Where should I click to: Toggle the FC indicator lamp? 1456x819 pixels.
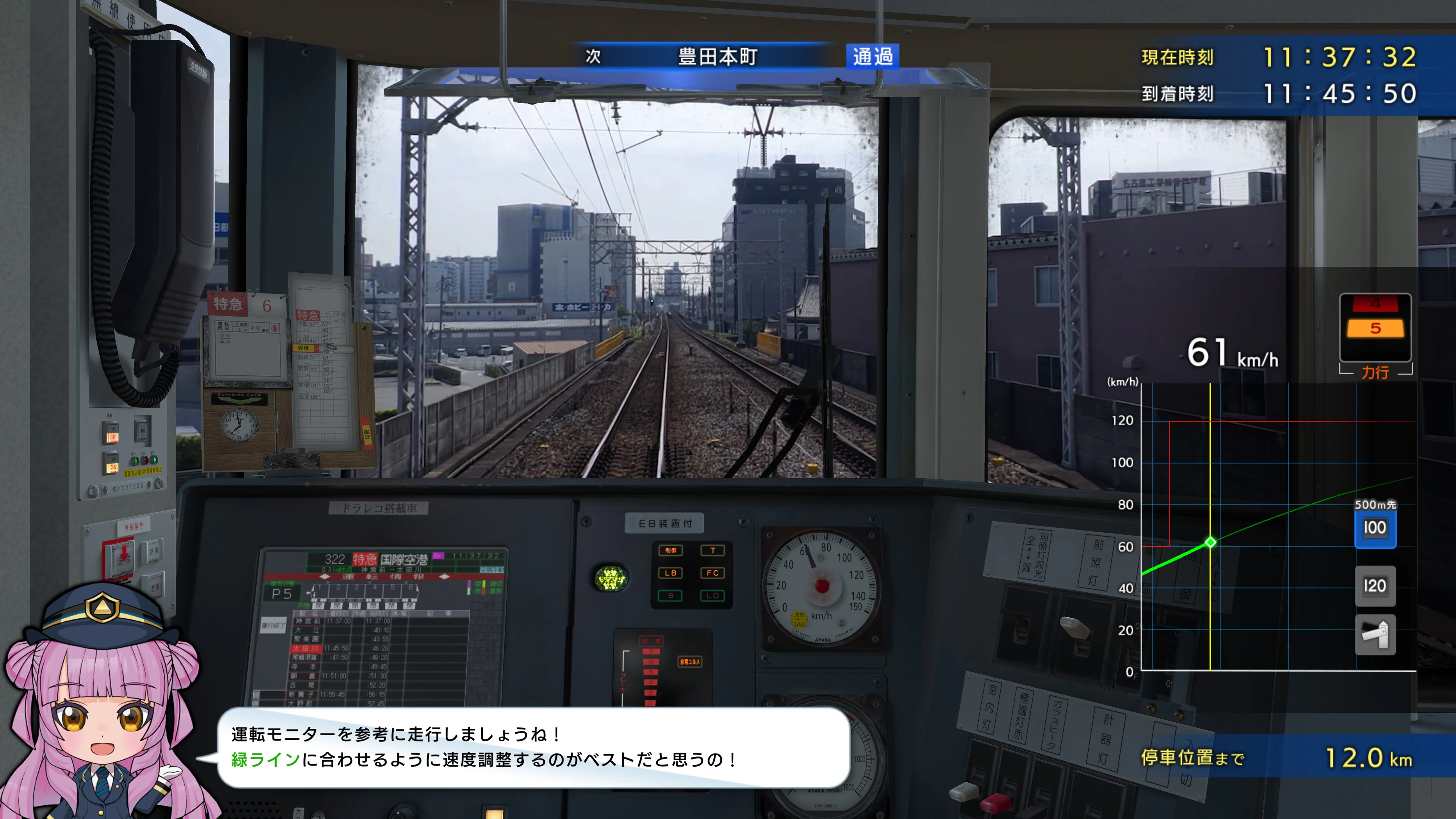[713, 573]
